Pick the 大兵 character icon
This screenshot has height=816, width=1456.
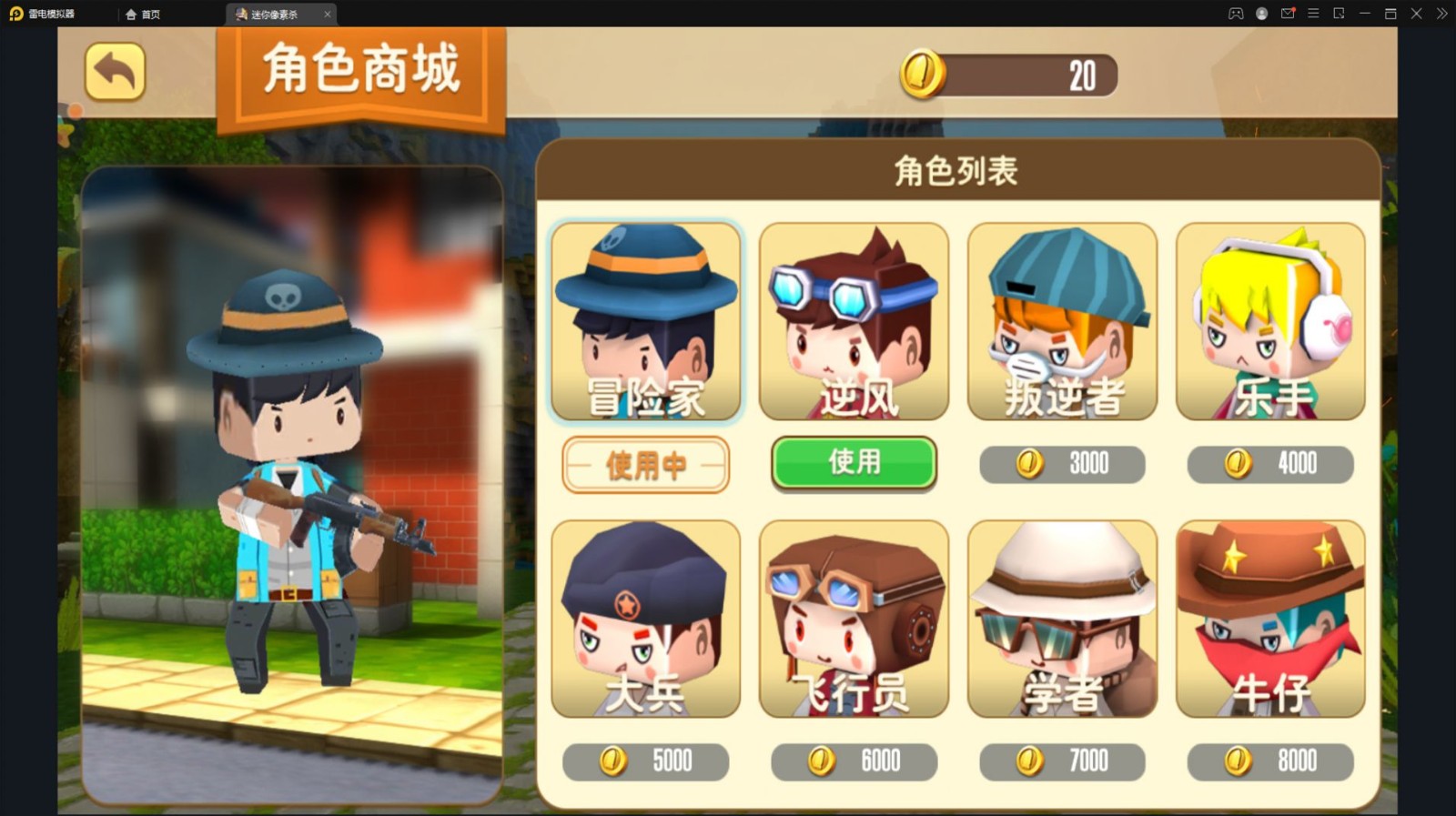645,620
